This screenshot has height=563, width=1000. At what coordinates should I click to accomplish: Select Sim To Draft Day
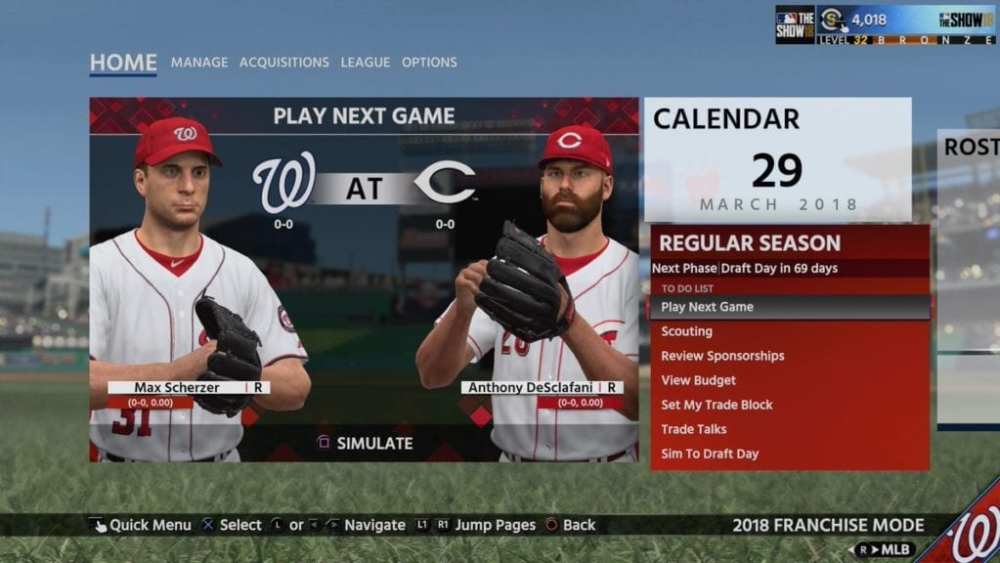pos(709,454)
